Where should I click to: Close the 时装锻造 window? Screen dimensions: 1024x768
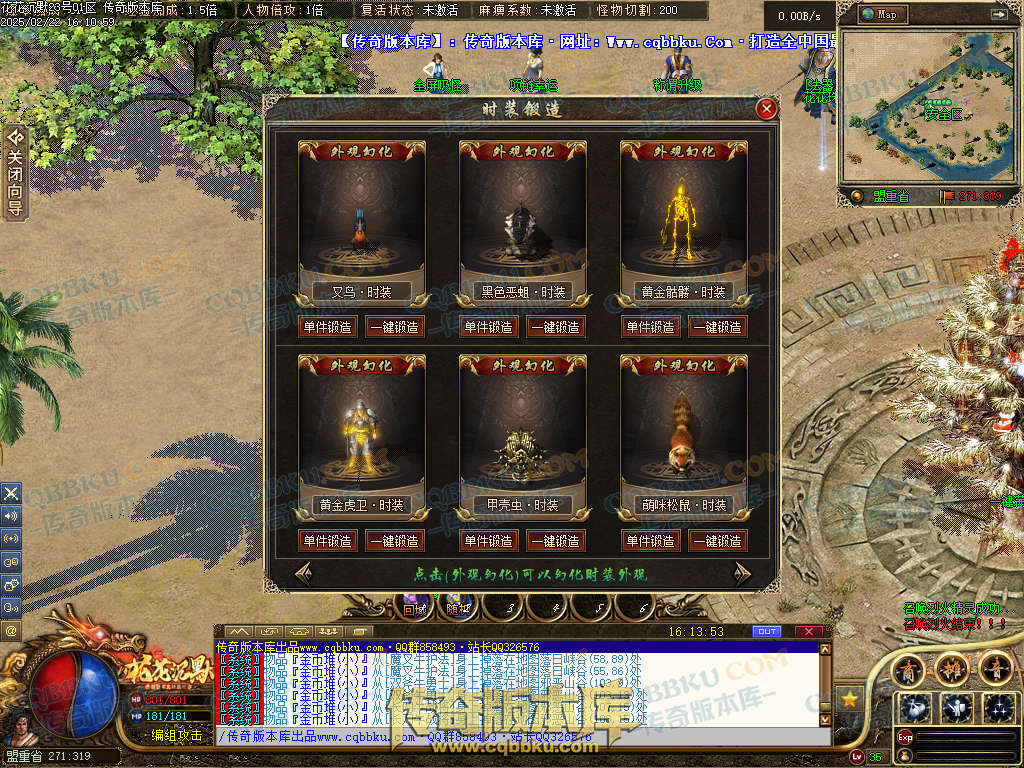click(767, 109)
